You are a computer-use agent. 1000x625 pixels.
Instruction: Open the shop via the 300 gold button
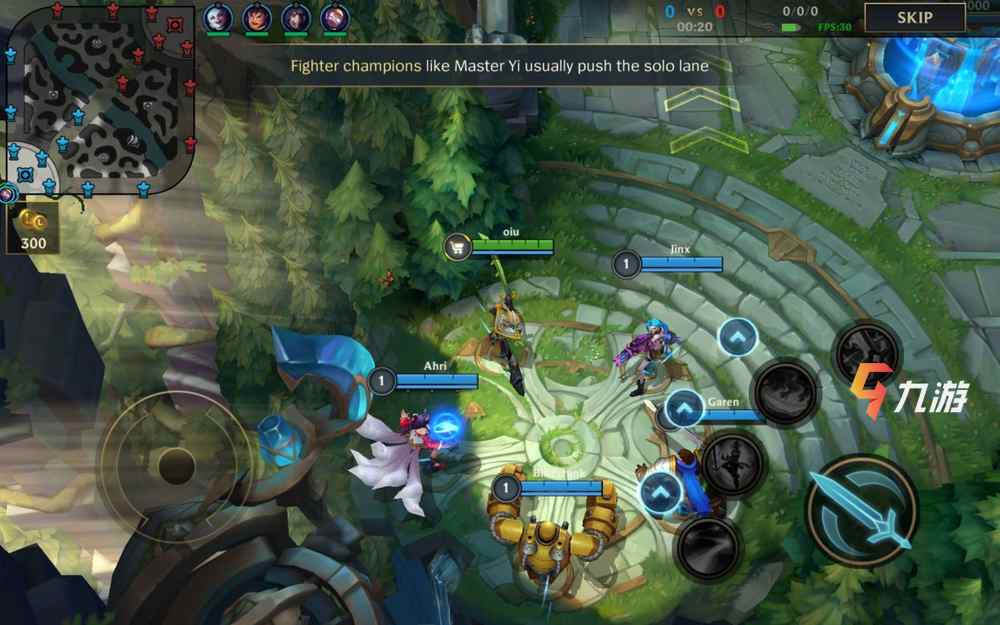(33, 229)
